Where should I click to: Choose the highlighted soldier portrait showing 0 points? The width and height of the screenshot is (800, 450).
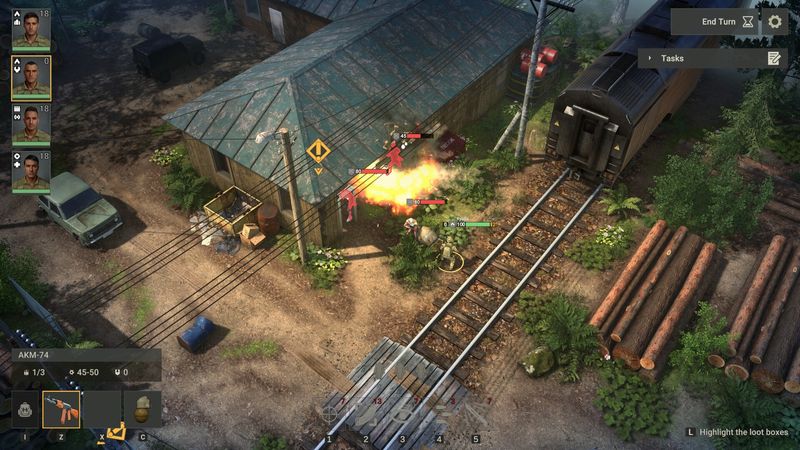pyautogui.click(x=31, y=77)
